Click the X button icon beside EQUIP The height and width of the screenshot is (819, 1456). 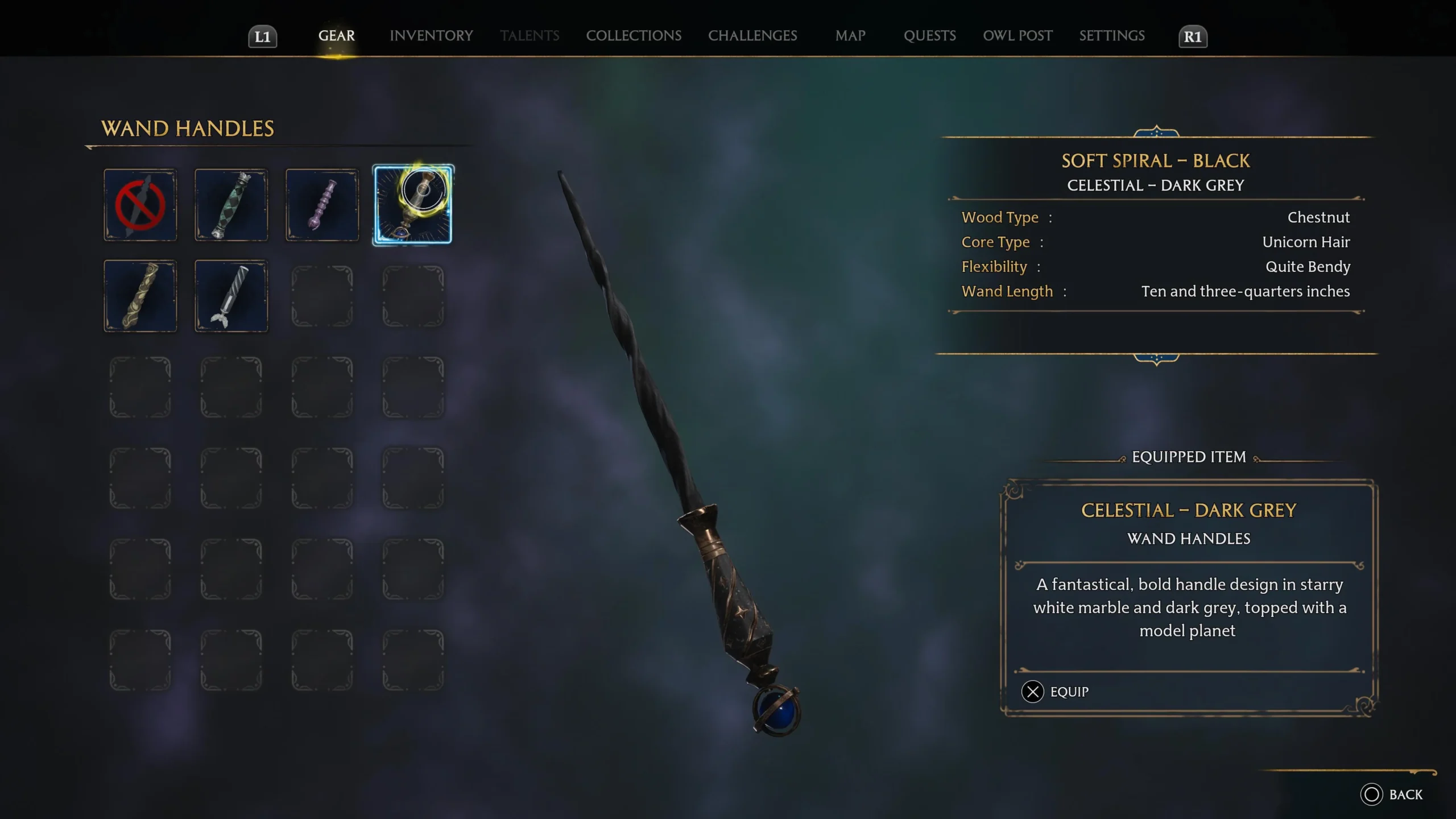point(1032,692)
